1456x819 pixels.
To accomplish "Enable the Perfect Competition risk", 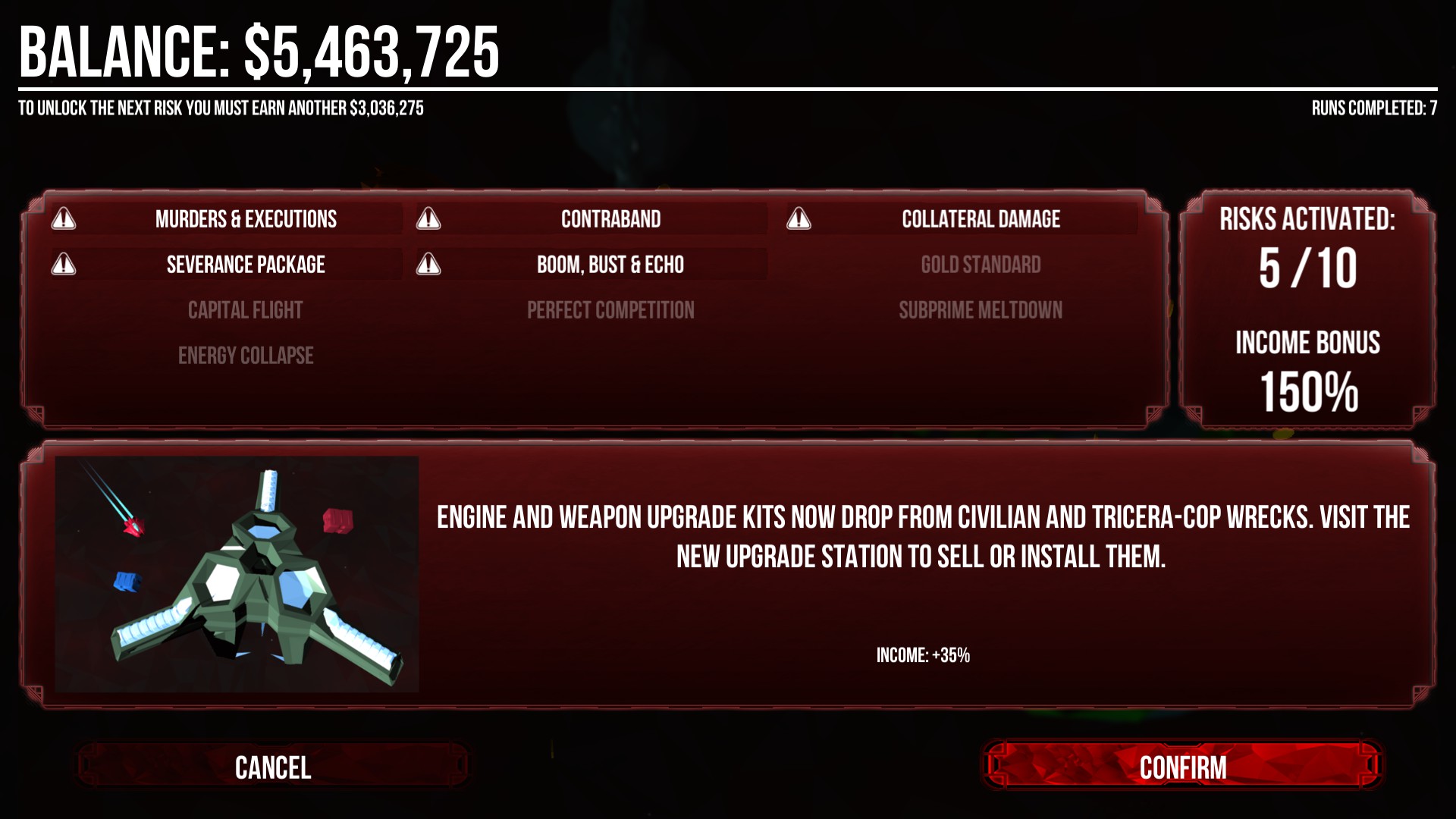I will [610, 309].
